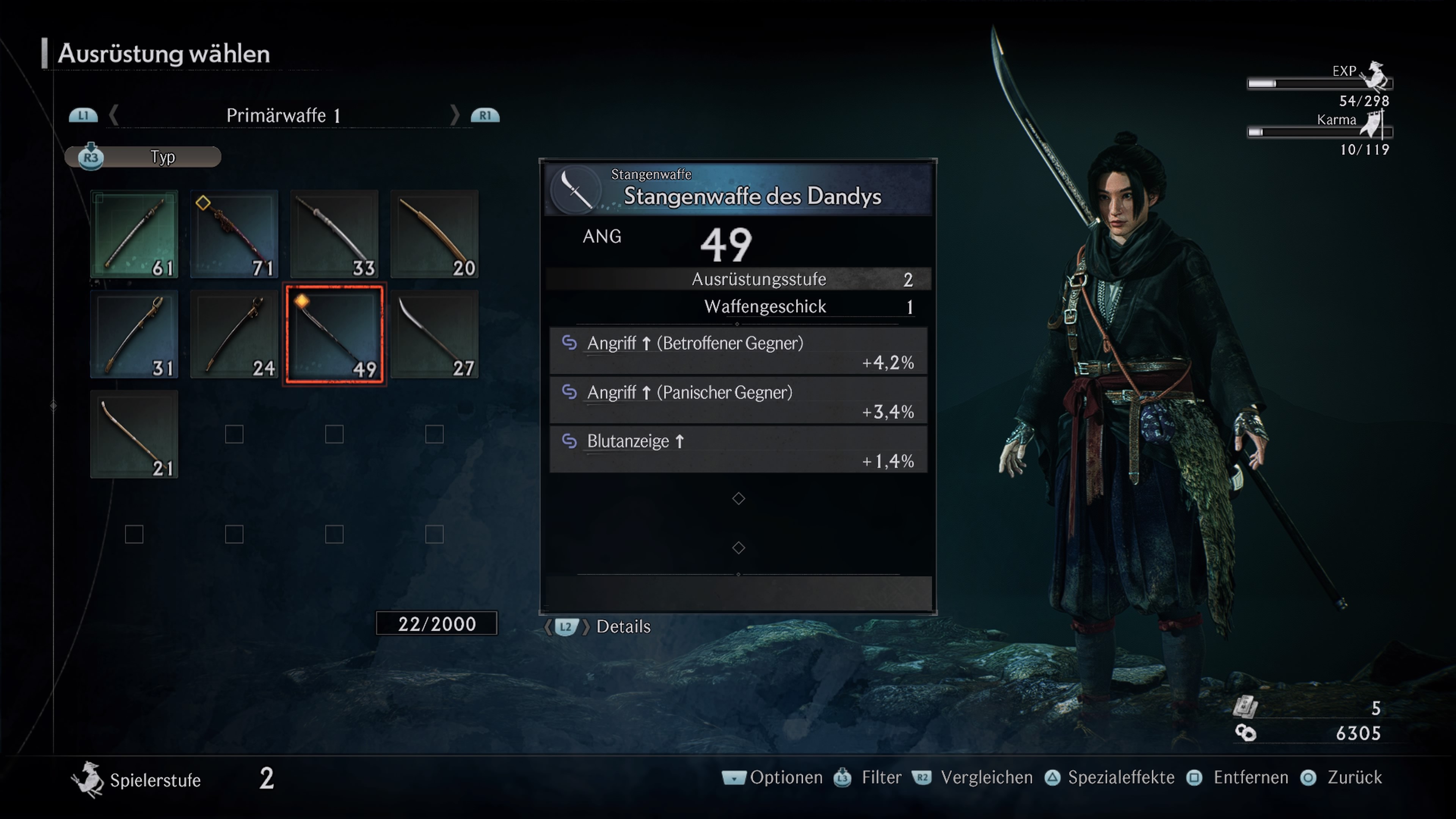Viewport: 1456px width, 819px height.
Task: Click the highlighted polearm with attack 49
Action: pos(334,334)
